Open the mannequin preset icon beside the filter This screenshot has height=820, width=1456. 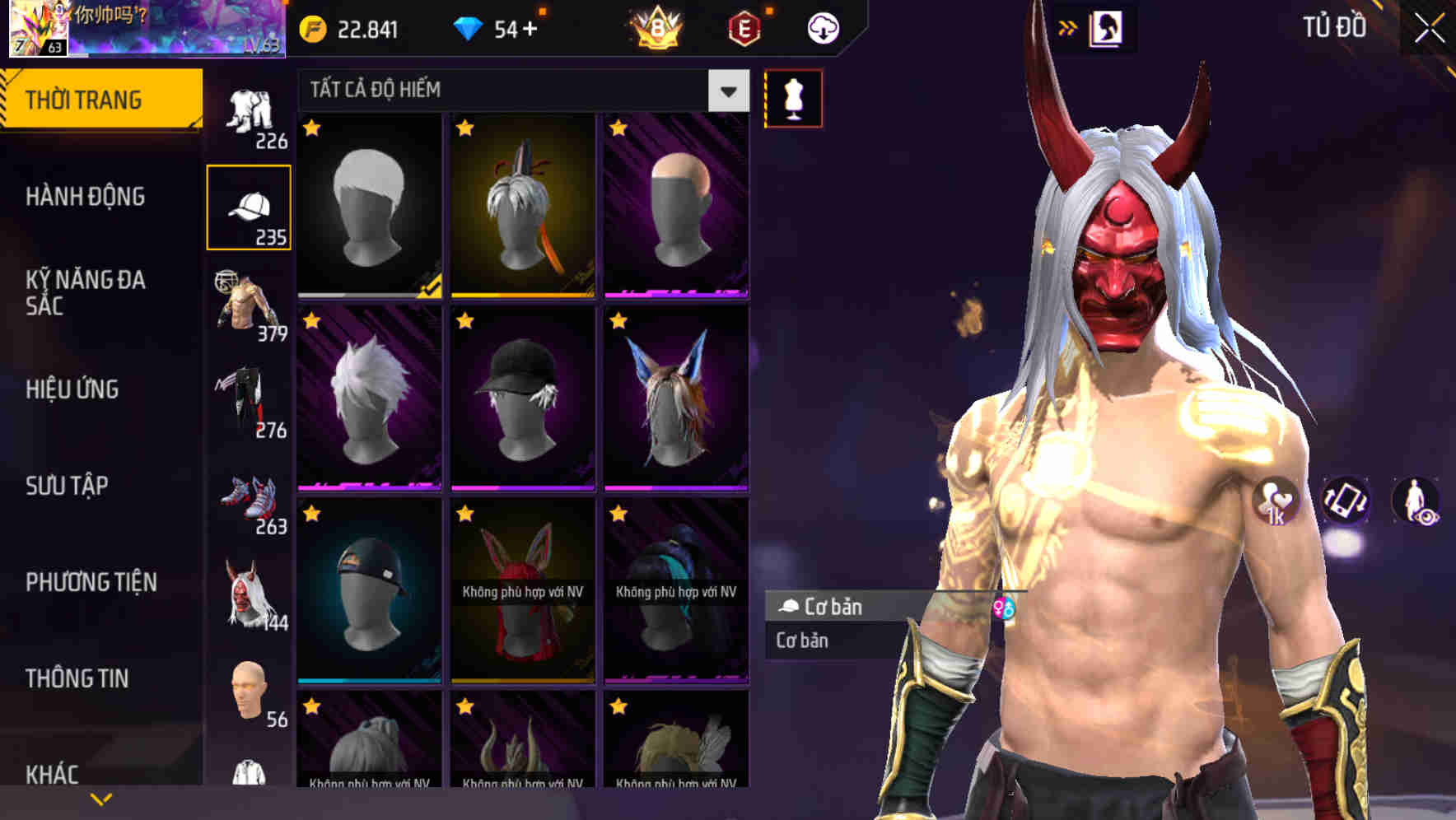click(x=792, y=97)
